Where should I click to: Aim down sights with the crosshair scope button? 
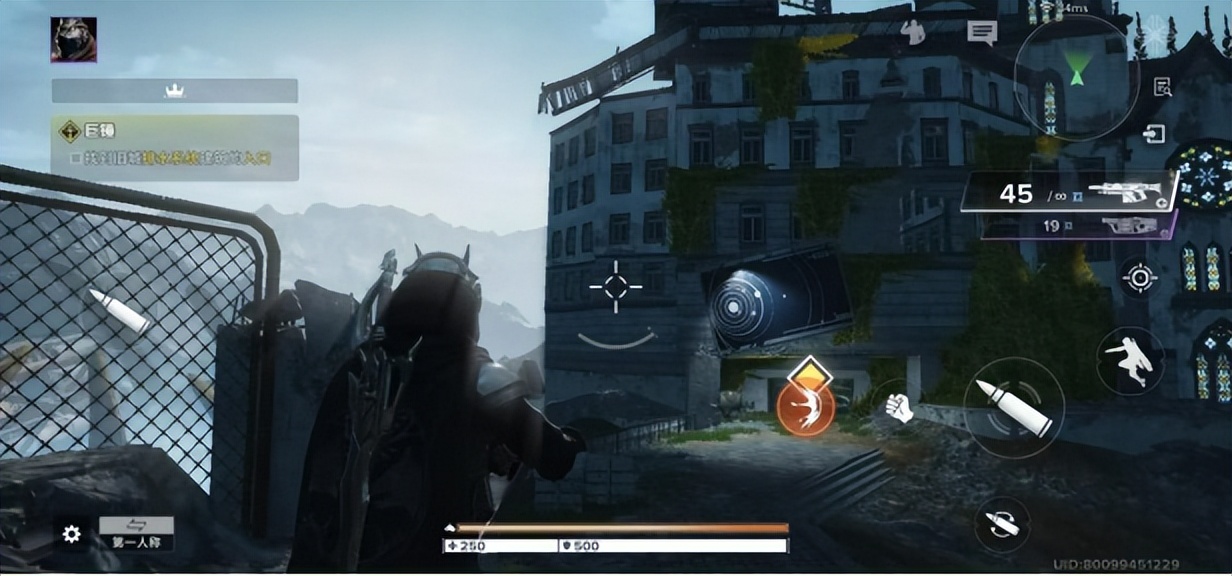[x=1139, y=277]
